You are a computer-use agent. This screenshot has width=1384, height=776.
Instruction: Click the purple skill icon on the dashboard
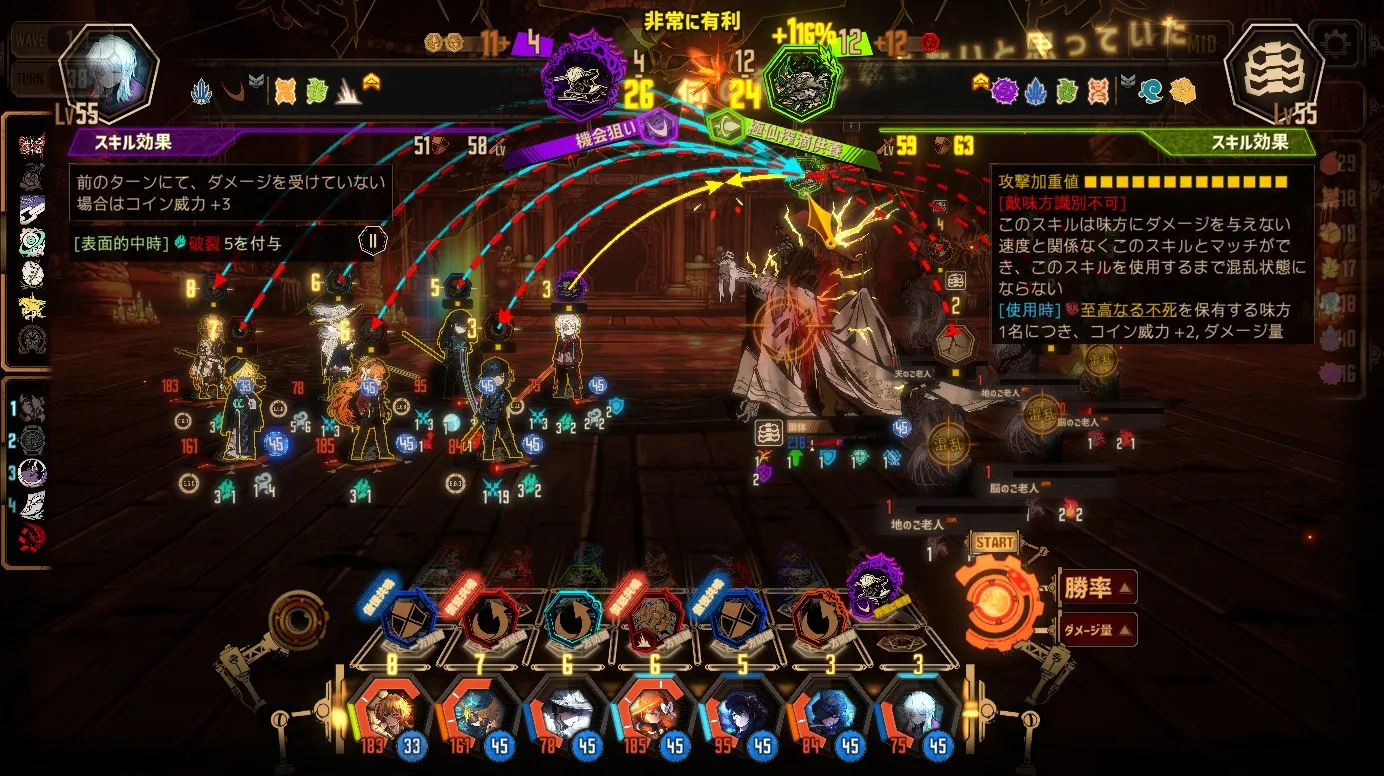(x=874, y=583)
